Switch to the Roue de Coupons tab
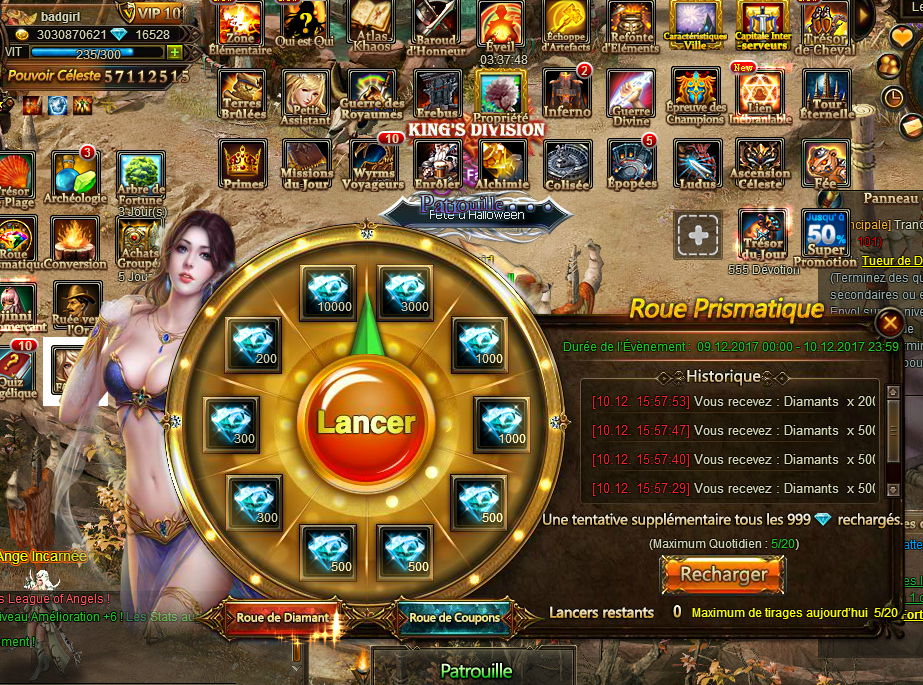923x685 pixels. click(x=454, y=618)
